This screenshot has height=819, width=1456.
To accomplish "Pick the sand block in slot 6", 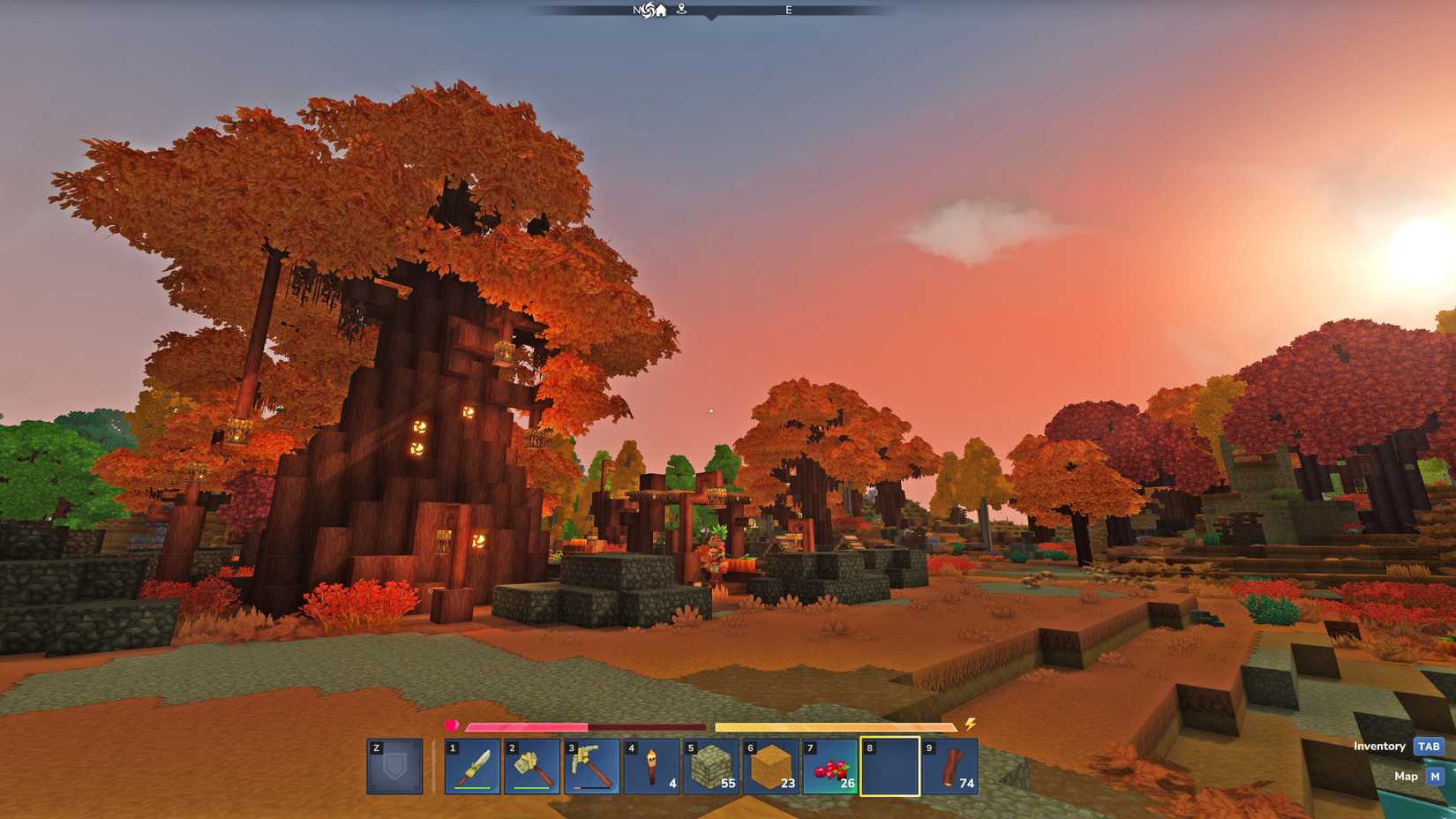I will click(x=771, y=767).
